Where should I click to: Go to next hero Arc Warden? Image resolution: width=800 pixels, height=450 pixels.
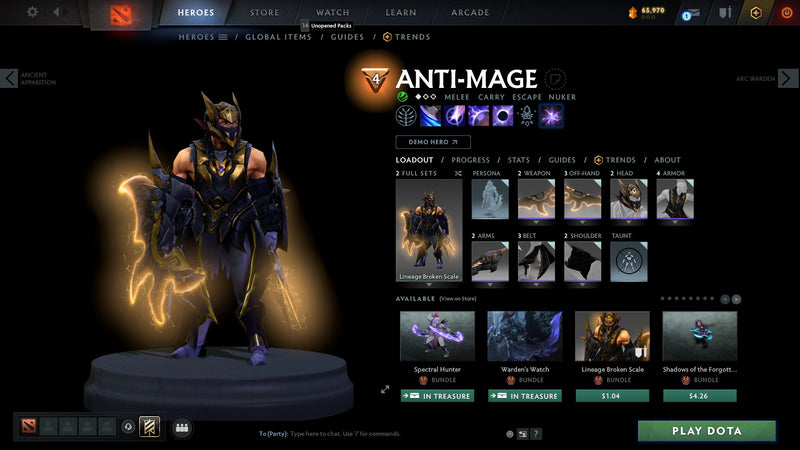coord(789,78)
